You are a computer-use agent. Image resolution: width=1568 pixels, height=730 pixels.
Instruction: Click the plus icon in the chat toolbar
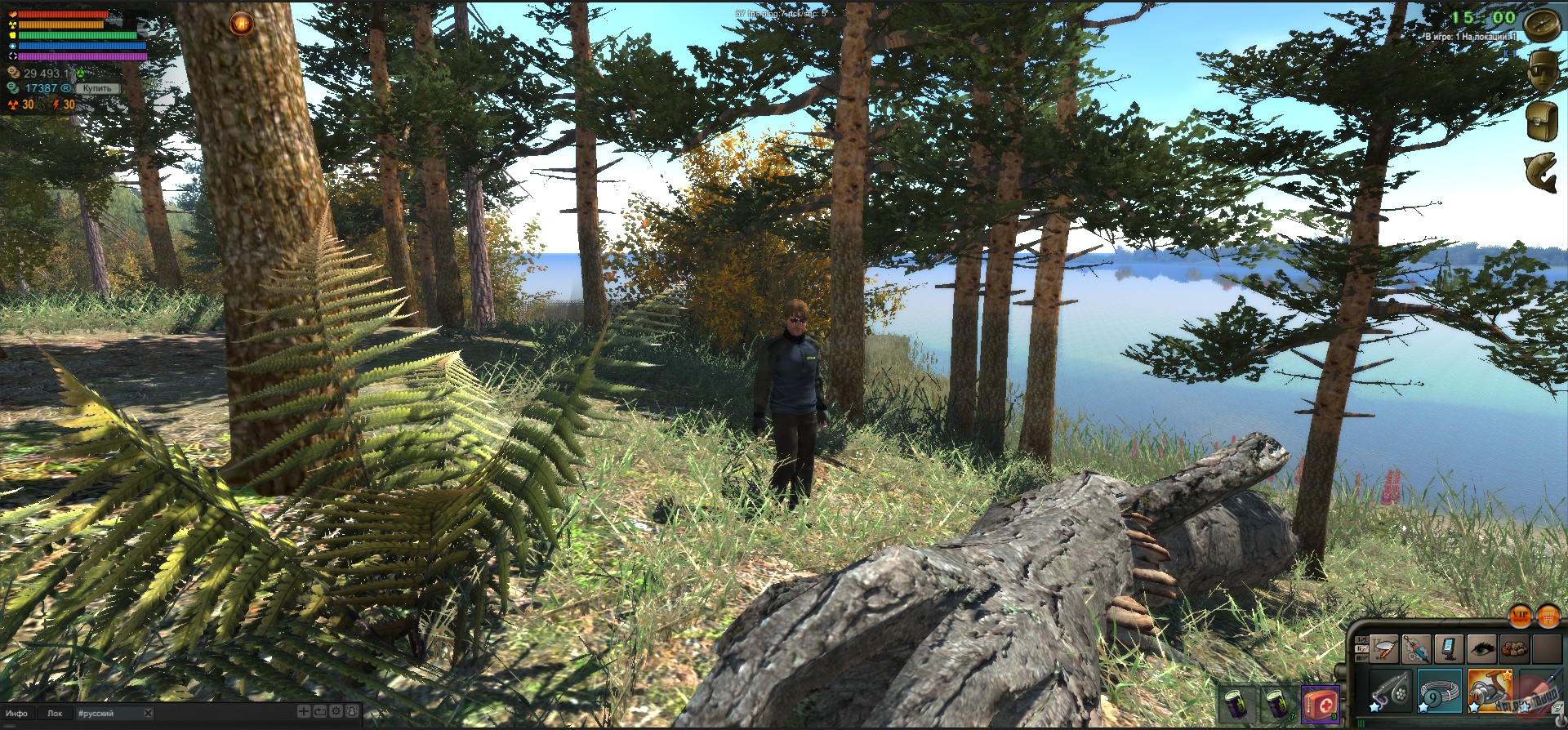coord(304,712)
